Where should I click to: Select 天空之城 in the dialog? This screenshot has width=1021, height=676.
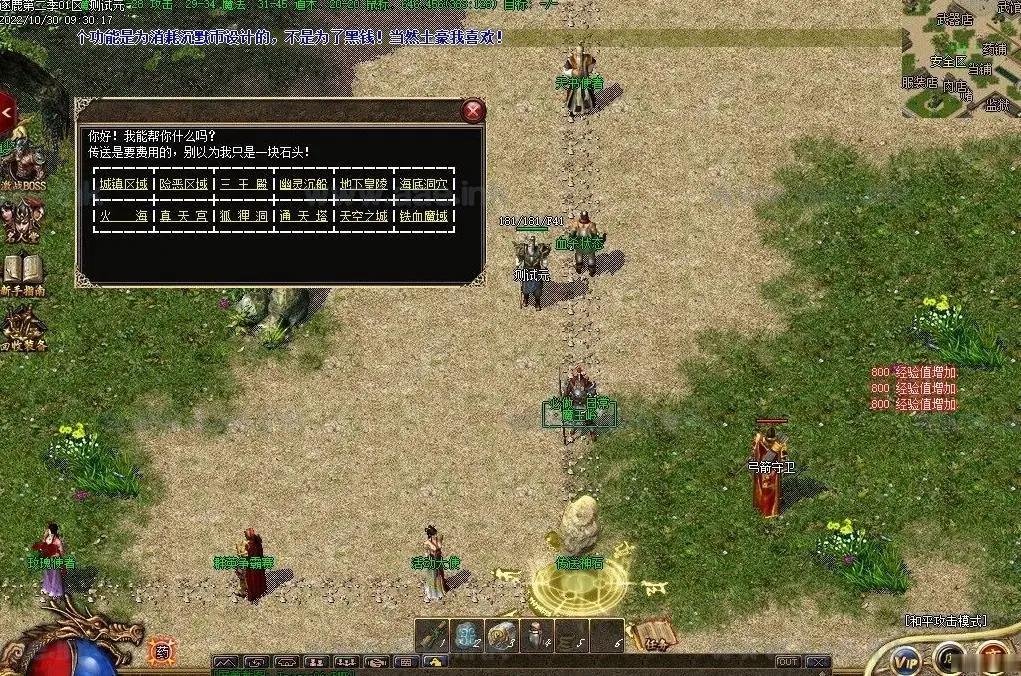364,216
